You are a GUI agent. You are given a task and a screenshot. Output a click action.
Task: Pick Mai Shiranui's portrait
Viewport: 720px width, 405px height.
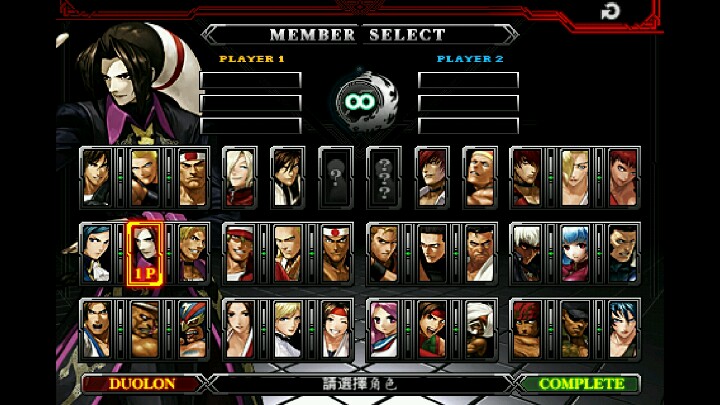coord(240,327)
